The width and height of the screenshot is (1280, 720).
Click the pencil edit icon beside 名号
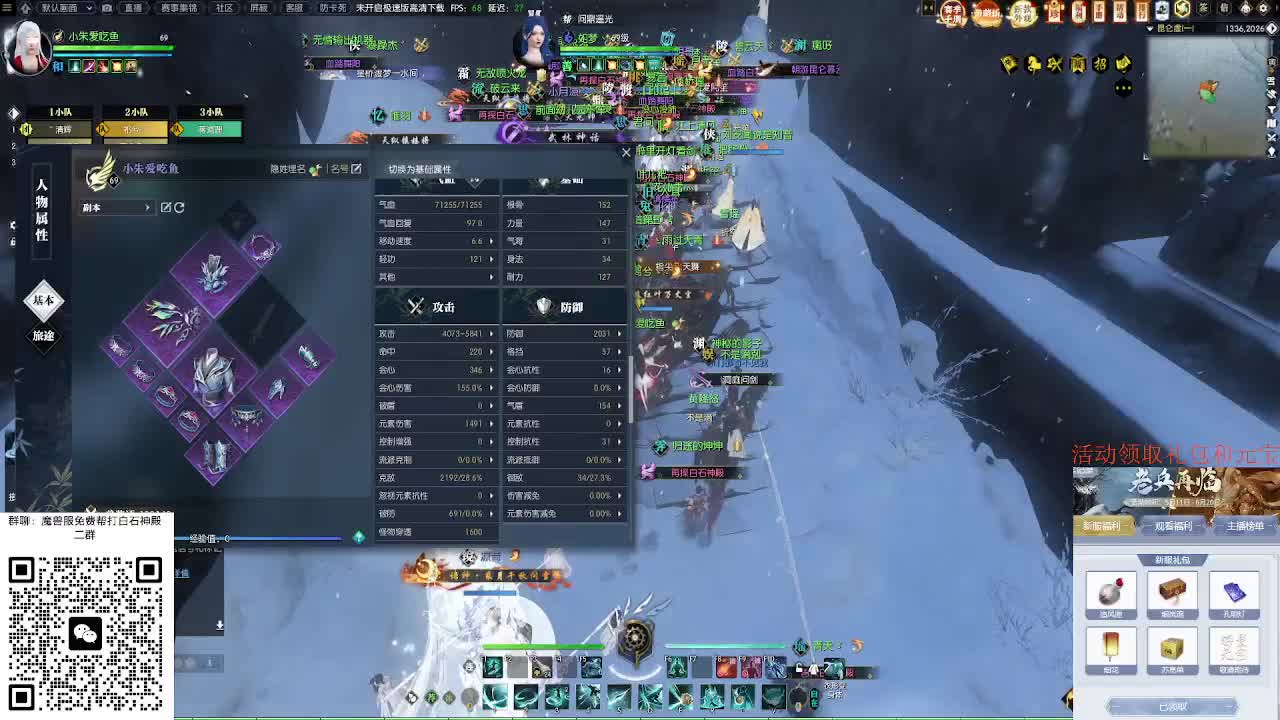(x=355, y=169)
